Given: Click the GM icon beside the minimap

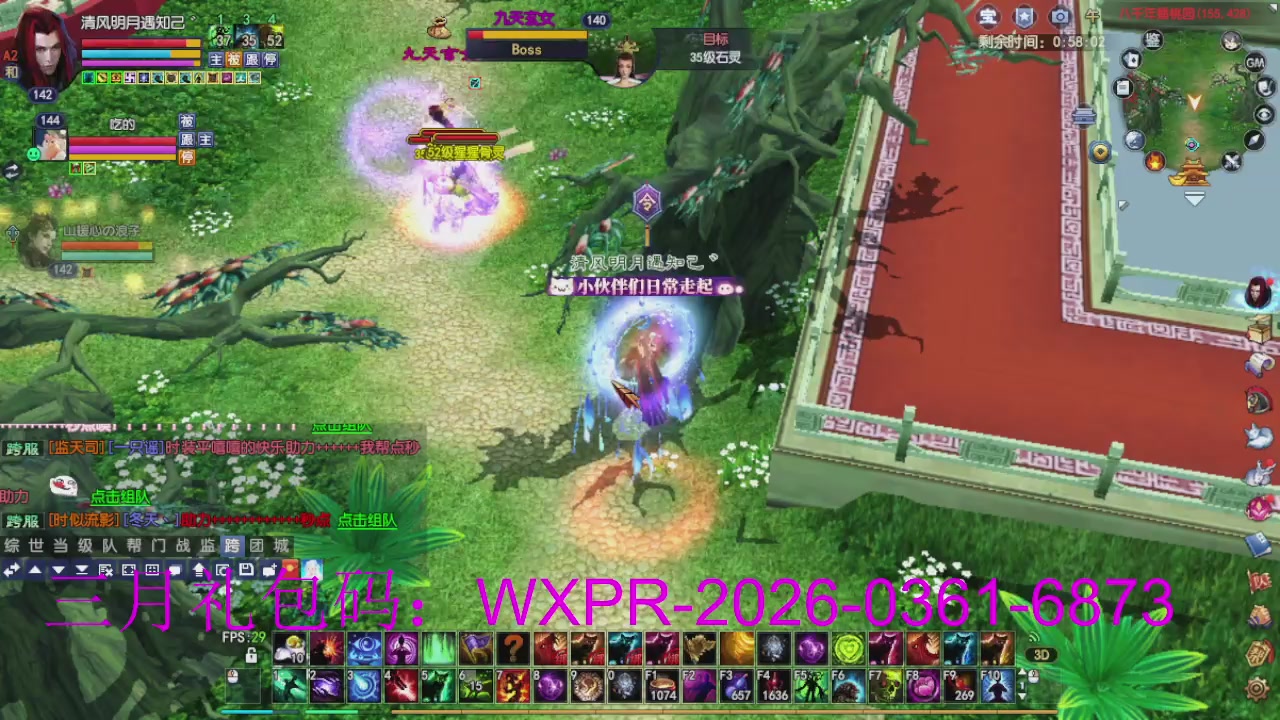Looking at the screenshot, I should (1254, 64).
